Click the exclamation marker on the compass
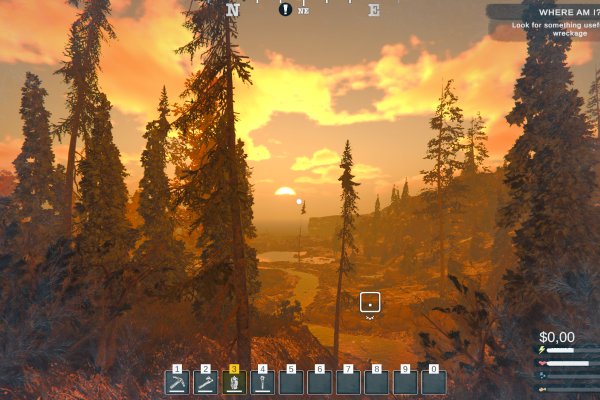600x400 pixels. point(286,9)
